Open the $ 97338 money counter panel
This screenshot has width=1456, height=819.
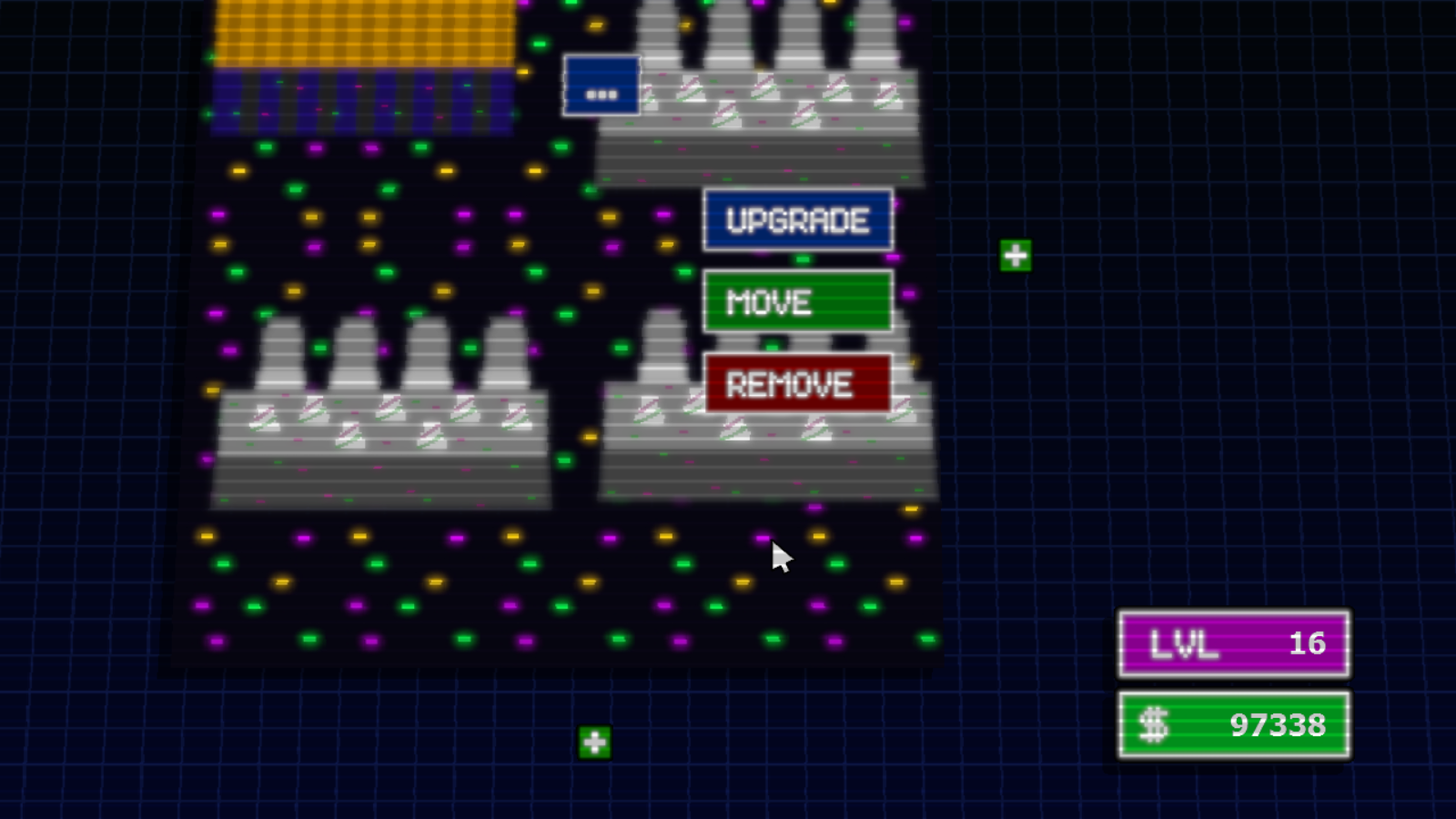[x=1231, y=725]
